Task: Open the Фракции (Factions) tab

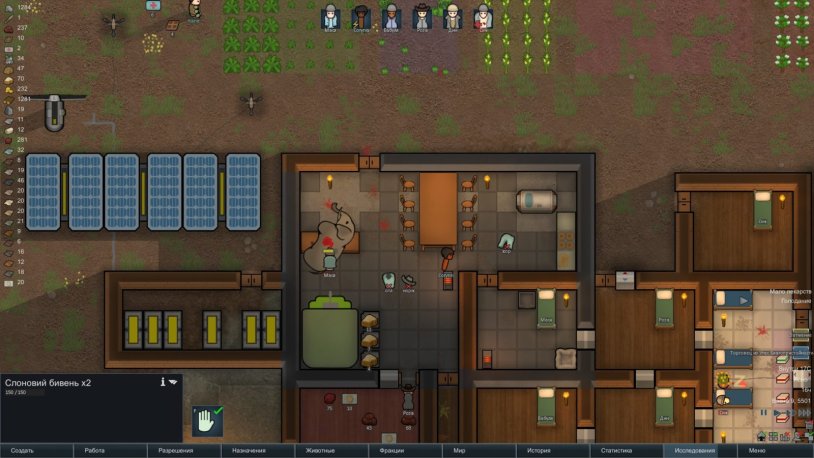Action: (392, 451)
